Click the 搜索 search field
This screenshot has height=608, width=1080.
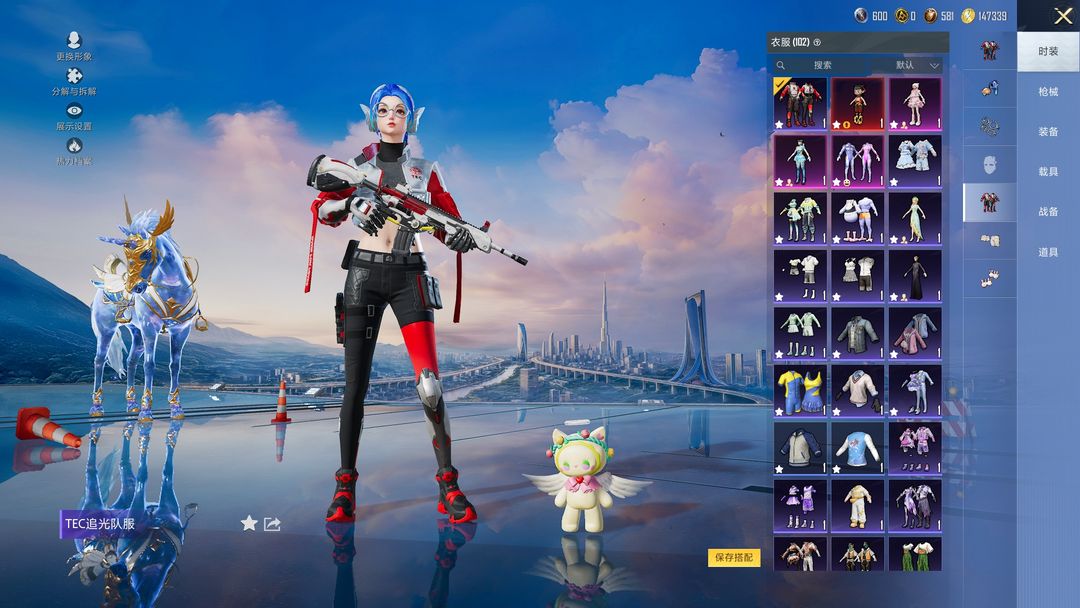point(822,65)
